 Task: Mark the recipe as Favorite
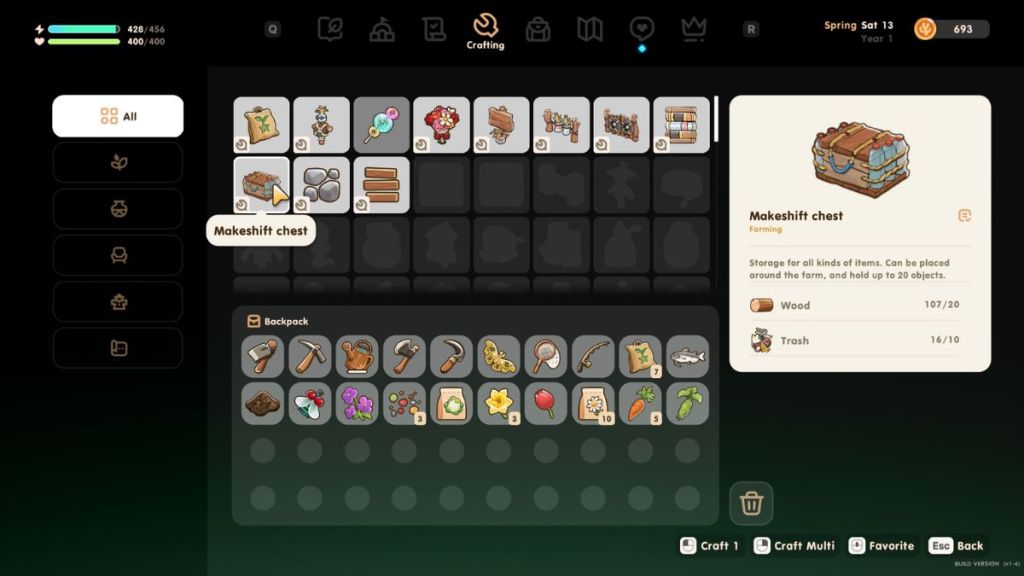(x=881, y=546)
